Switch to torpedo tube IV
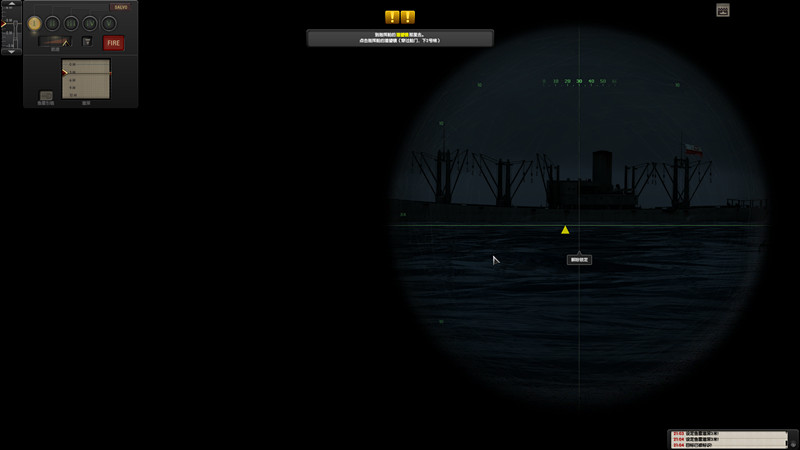 pos(90,22)
